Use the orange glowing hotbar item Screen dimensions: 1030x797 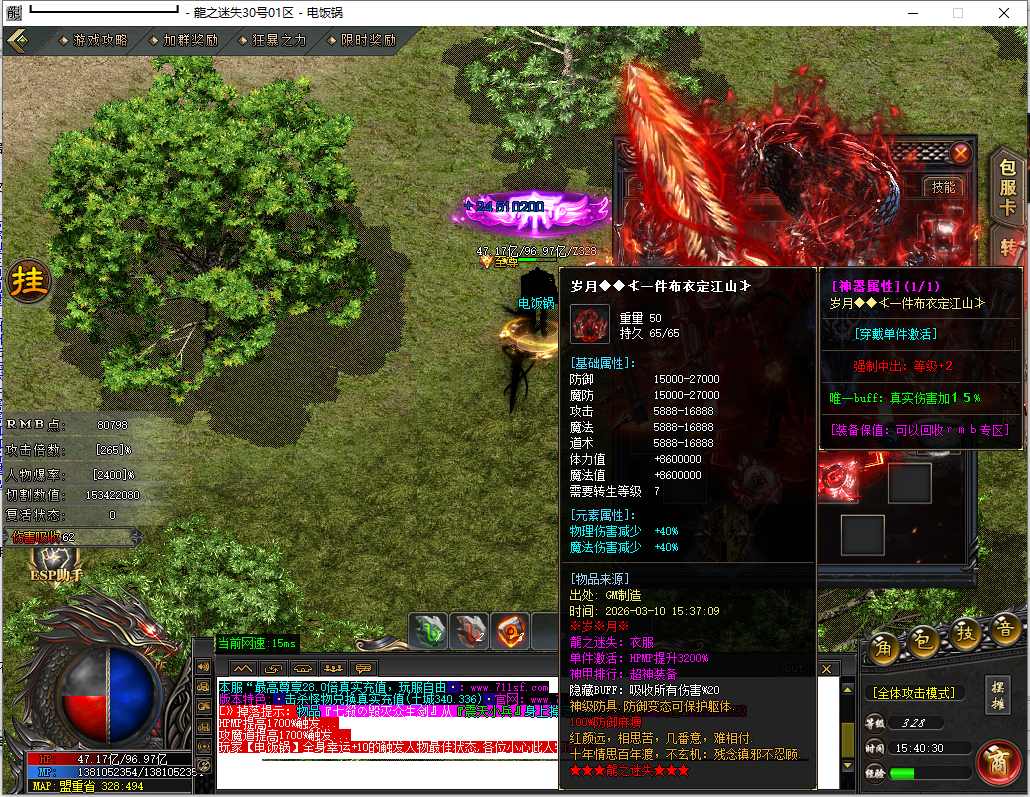(x=511, y=632)
